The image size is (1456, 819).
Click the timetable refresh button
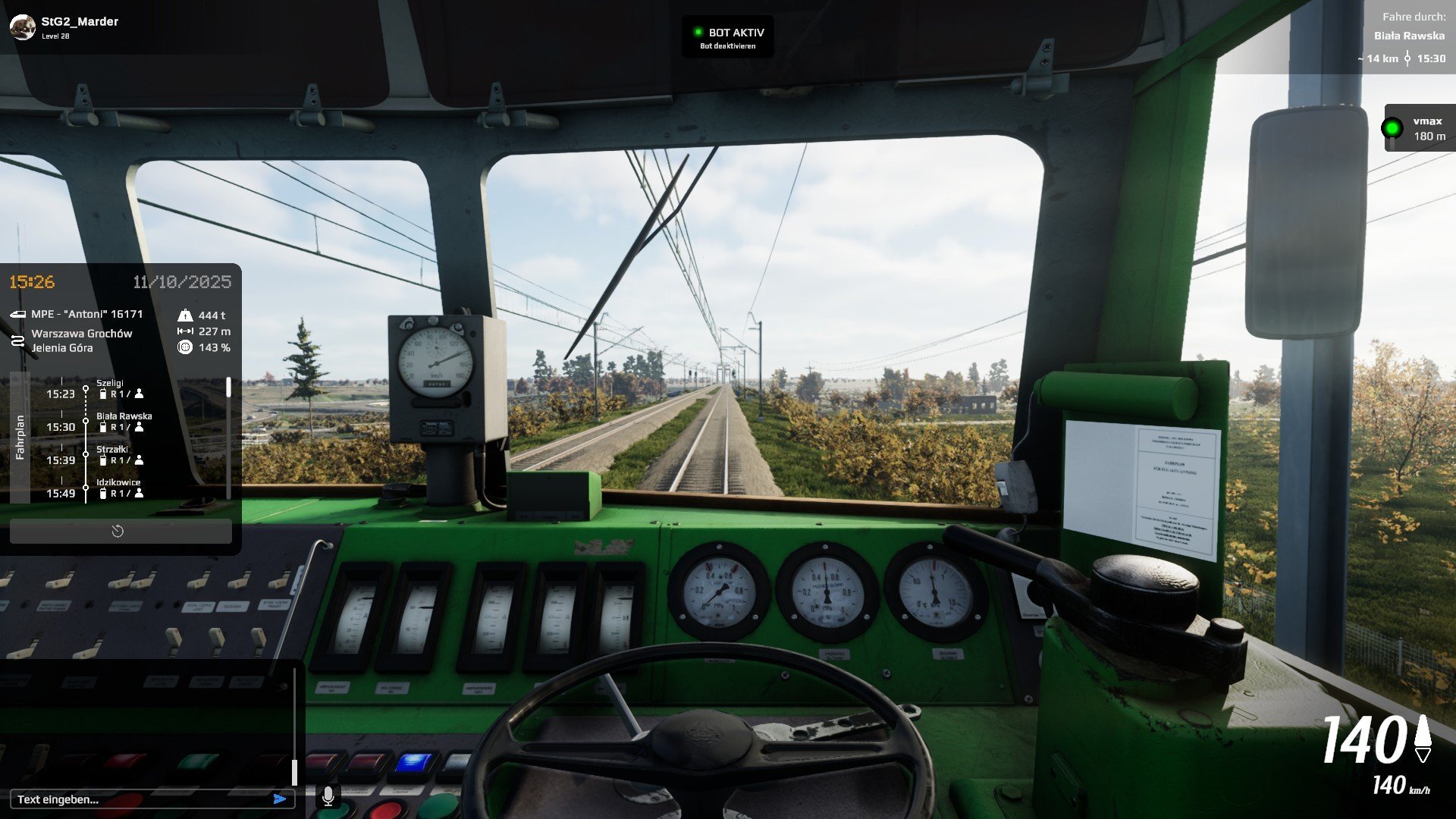[x=118, y=532]
